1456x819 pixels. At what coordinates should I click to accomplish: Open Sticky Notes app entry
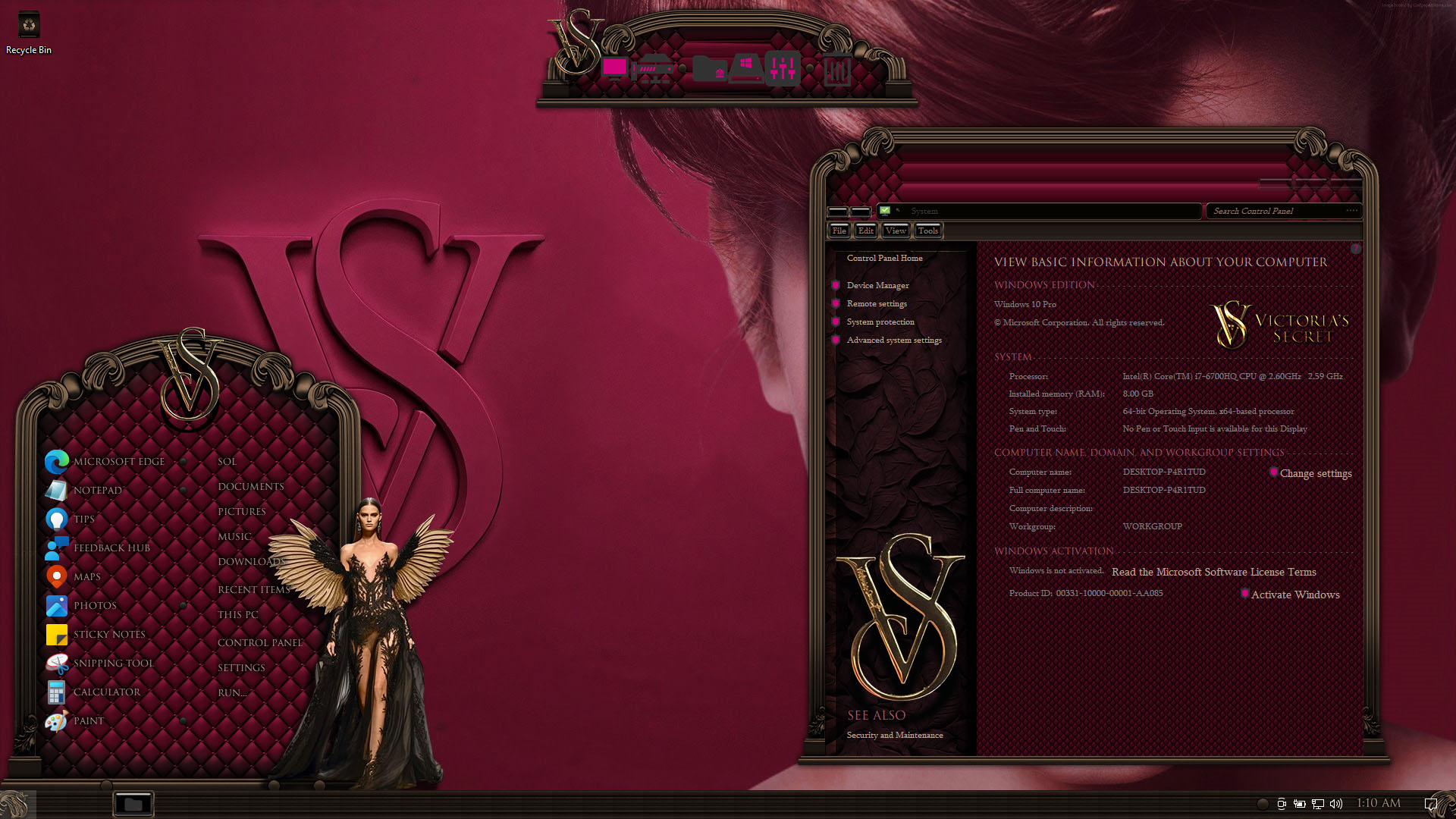[109, 634]
